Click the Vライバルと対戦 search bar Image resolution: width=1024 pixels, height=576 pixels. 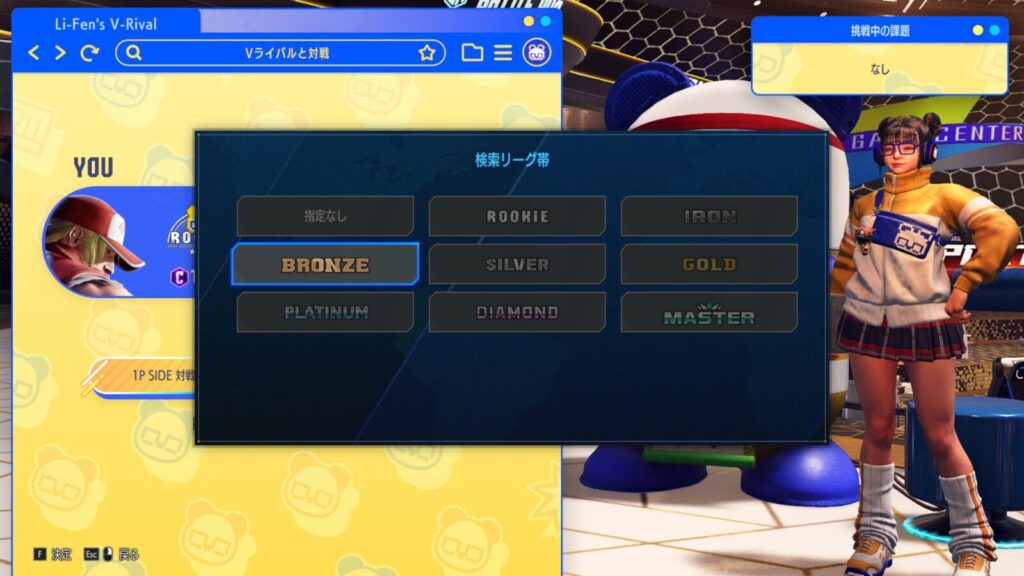tap(280, 53)
